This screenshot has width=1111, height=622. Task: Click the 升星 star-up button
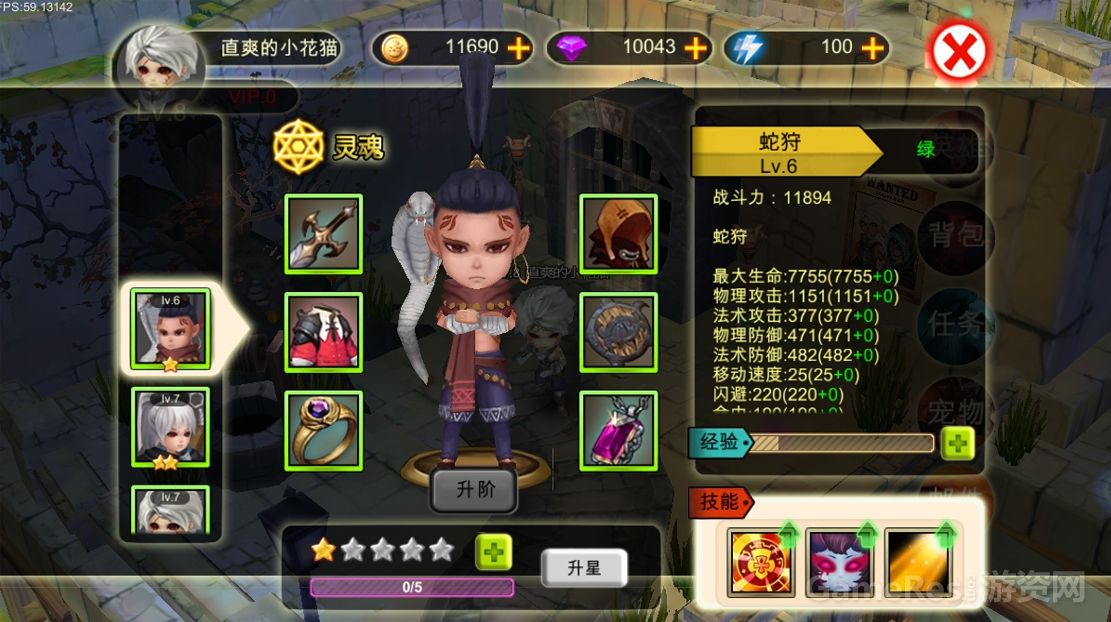click(583, 567)
